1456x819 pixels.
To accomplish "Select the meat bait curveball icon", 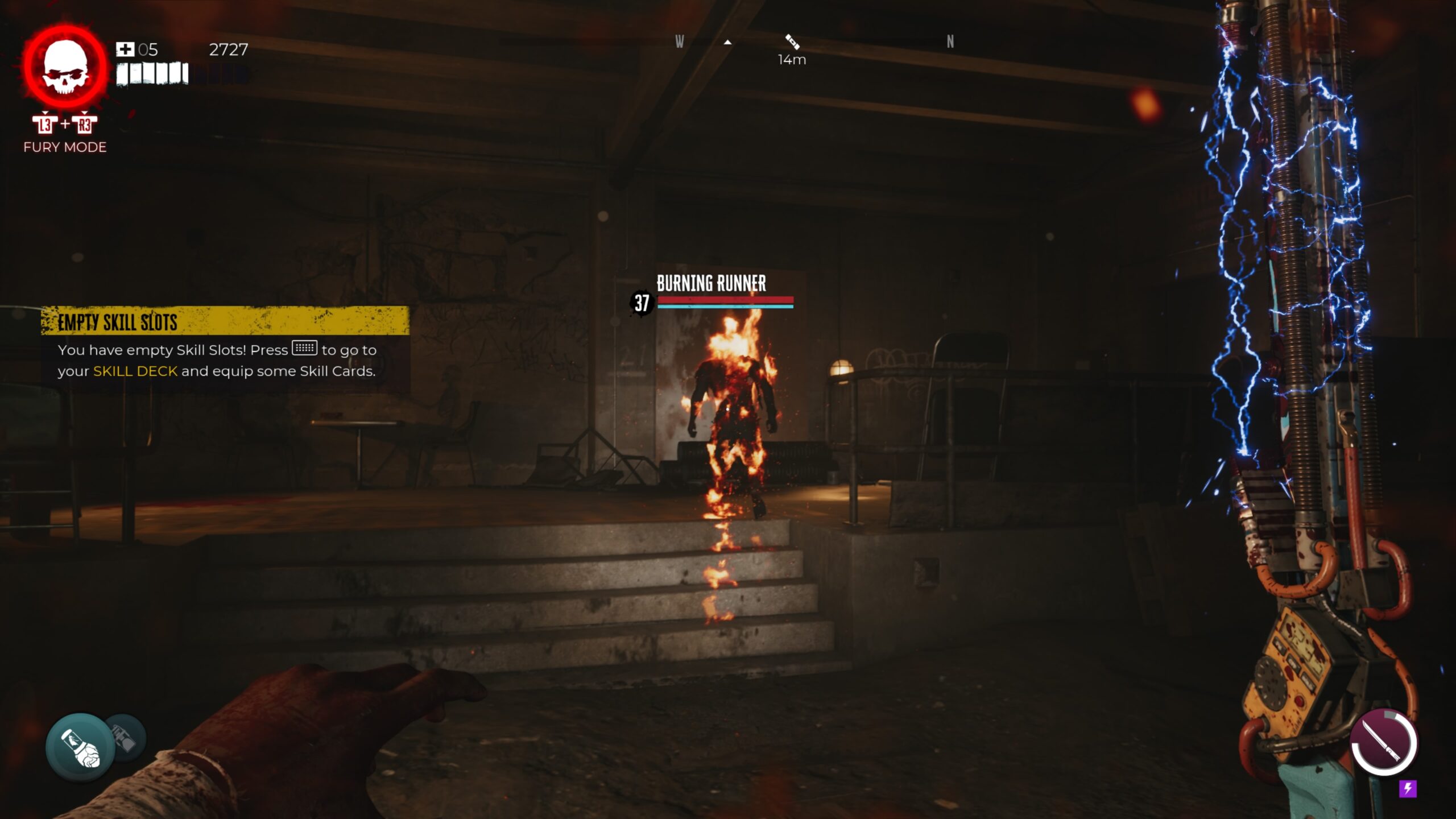I will (x=80, y=747).
